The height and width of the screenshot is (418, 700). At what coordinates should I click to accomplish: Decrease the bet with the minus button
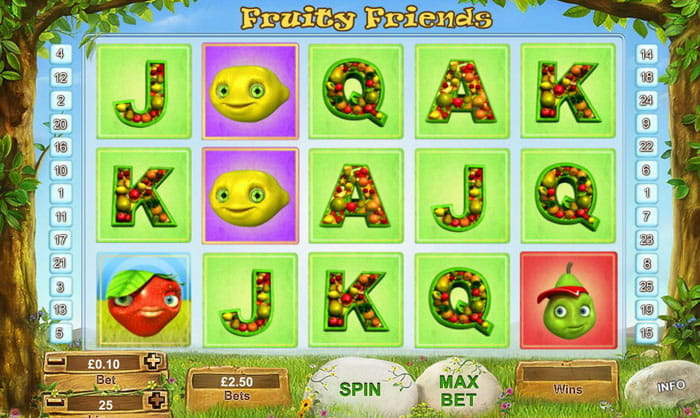tap(55, 361)
